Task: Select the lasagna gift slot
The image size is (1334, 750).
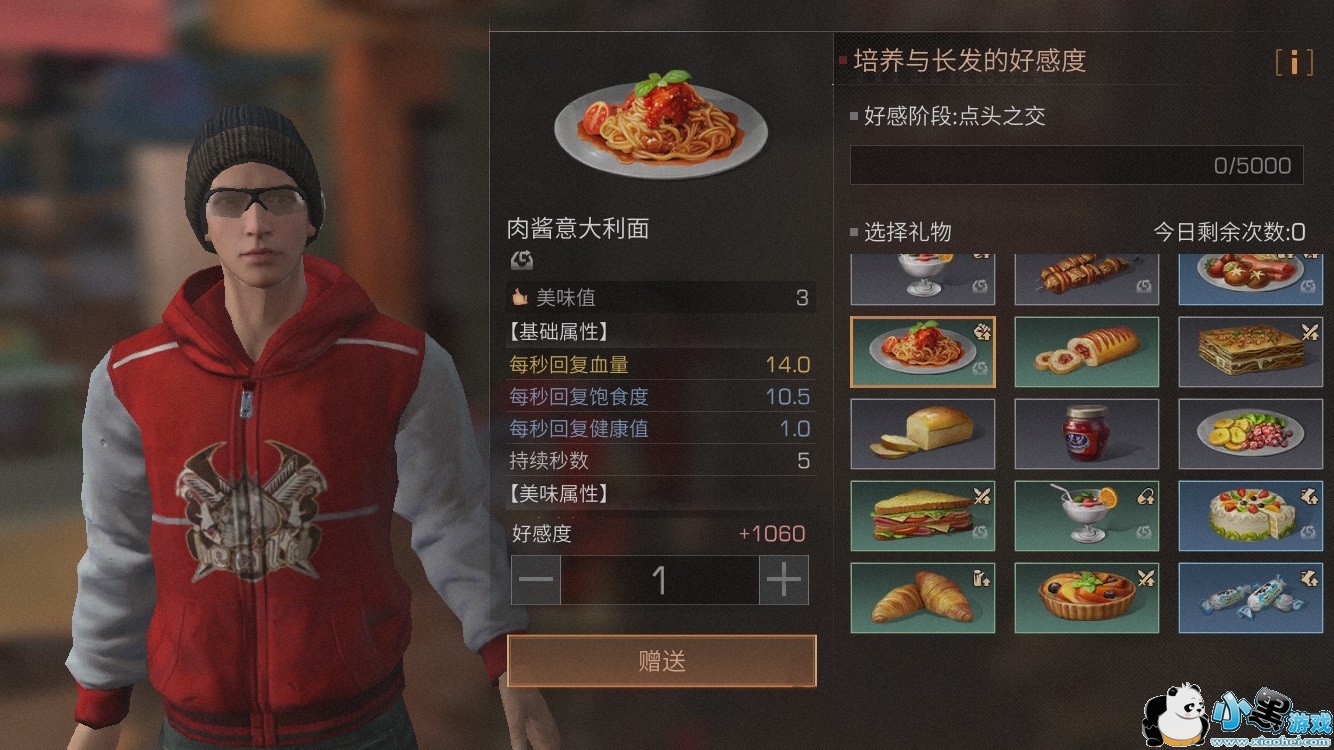Action: 1251,351
